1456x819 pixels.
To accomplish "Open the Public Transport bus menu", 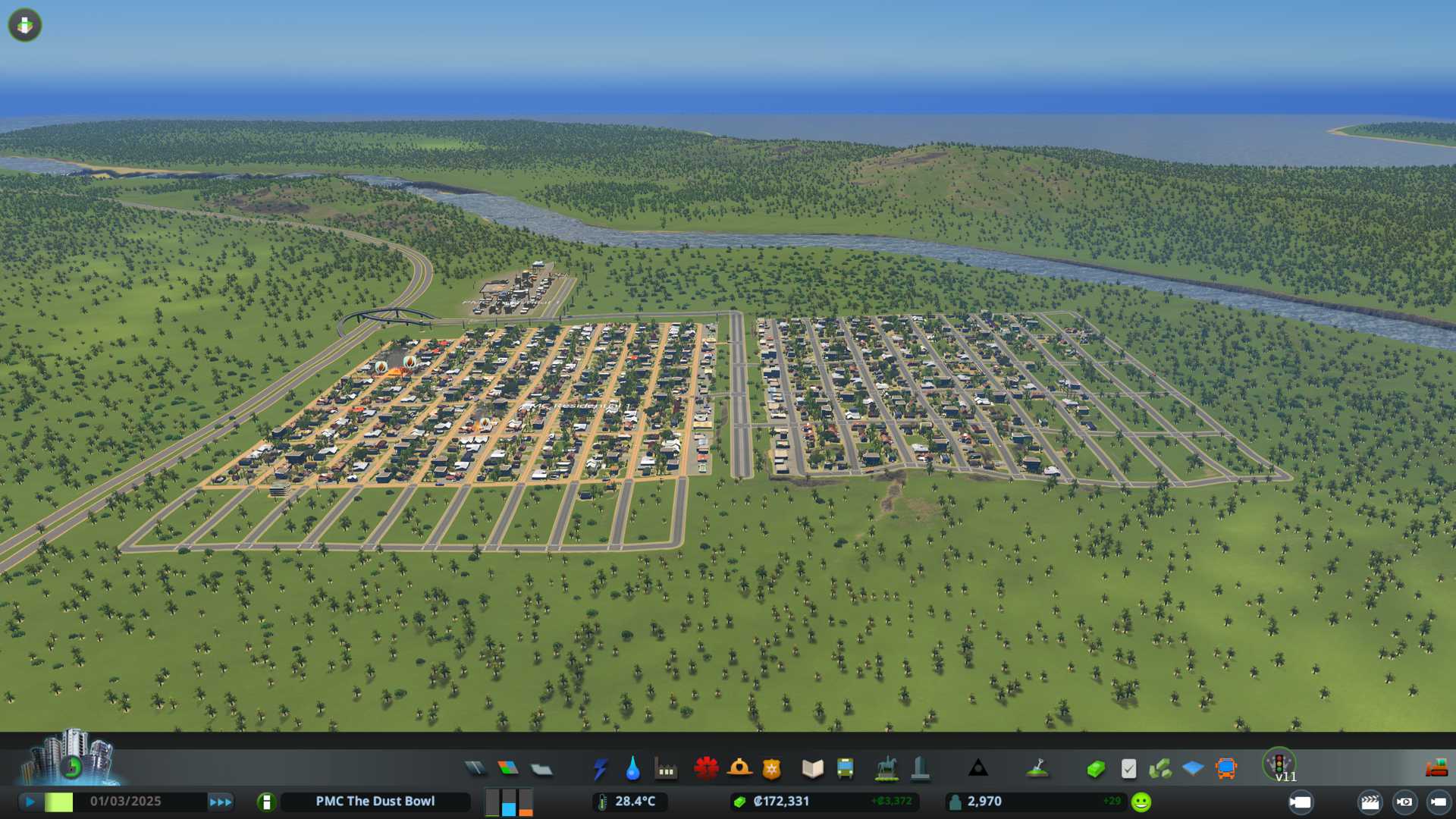I will 845,769.
